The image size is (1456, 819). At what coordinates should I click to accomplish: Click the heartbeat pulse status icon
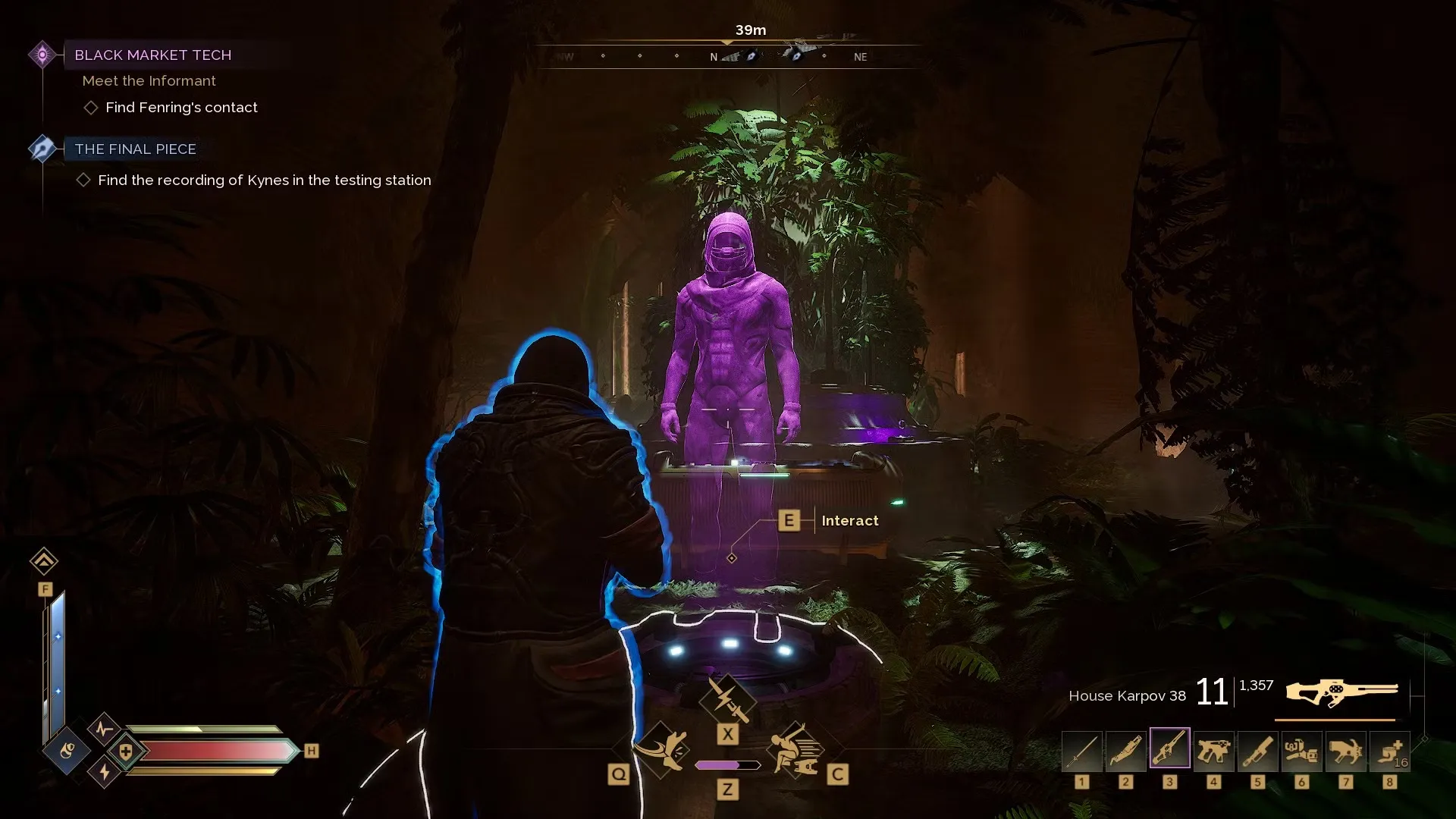105,730
